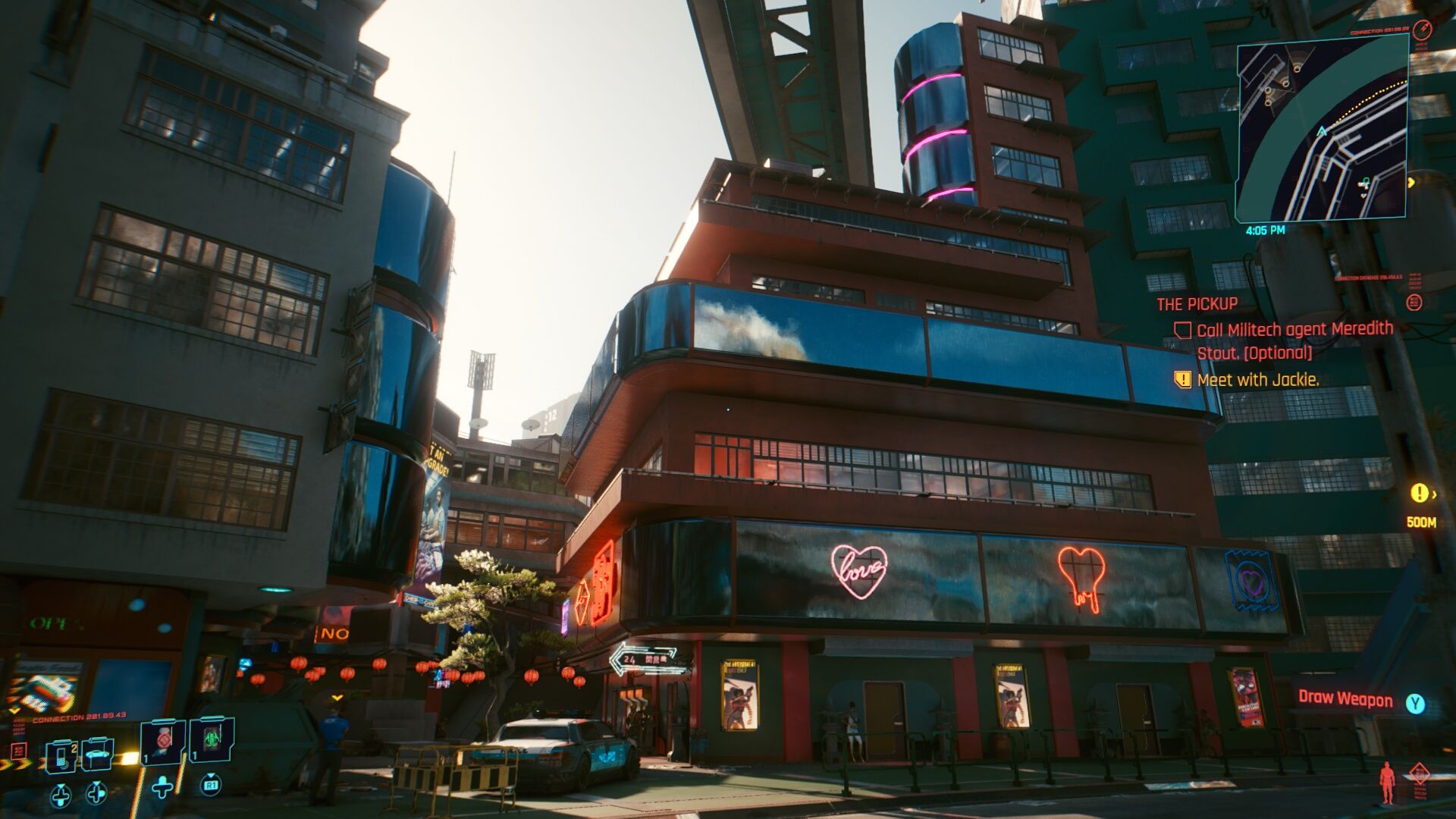Click the red connection icon above the minimap
The width and height of the screenshot is (1456, 819).
coord(1423,29)
